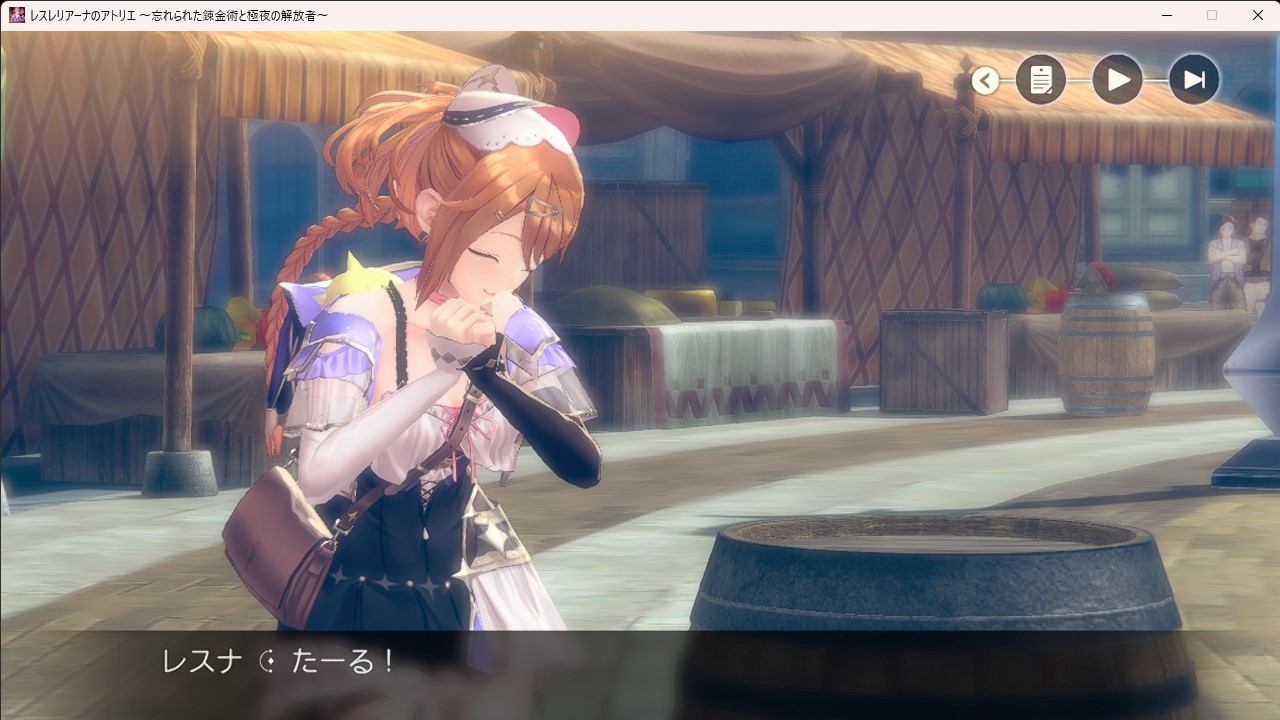Close the game window
The image size is (1280, 720).
[x=1257, y=15]
